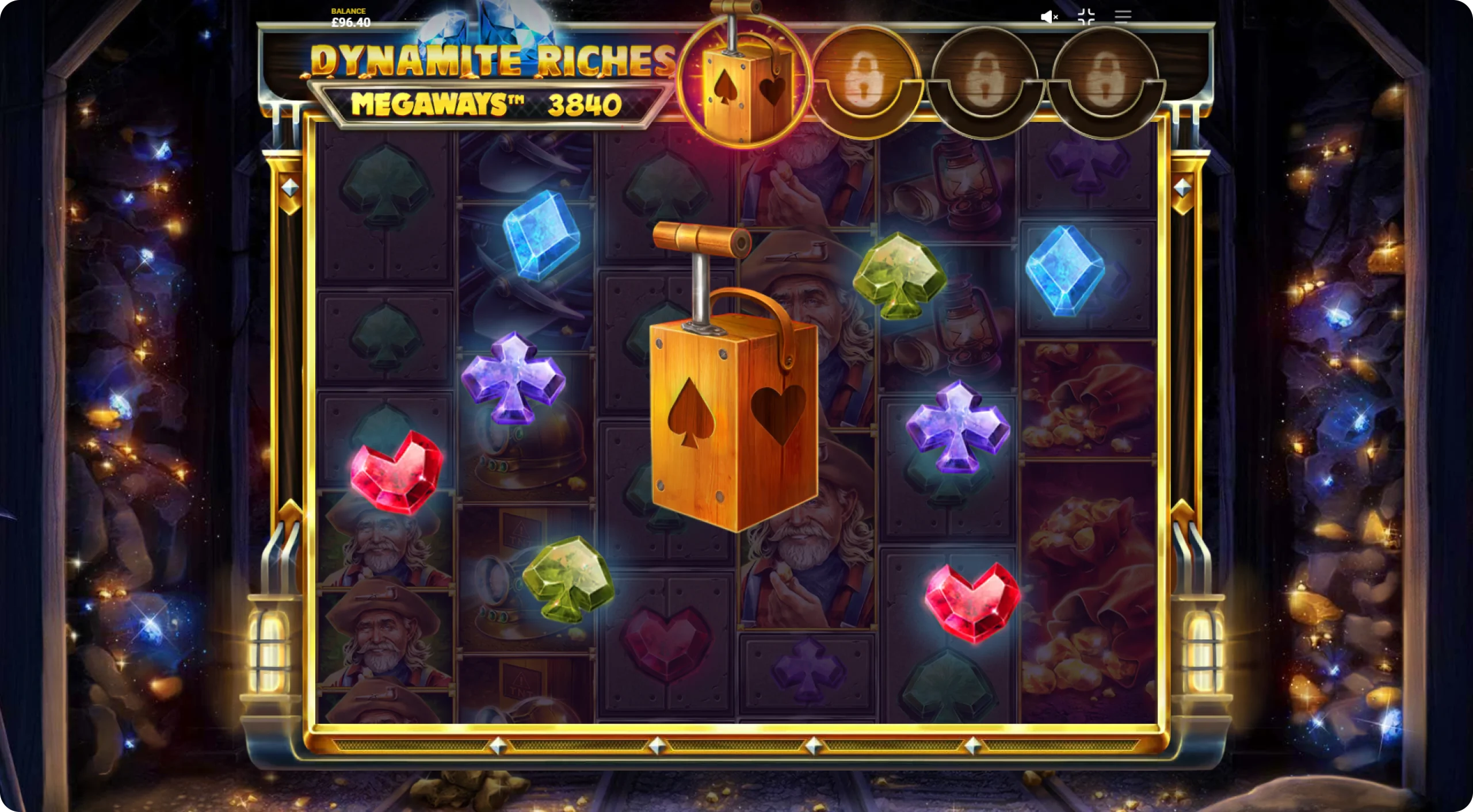The width and height of the screenshot is (1473, 812).
Task: Open the hamburger game menu
Action: (x=1123, y=16)
